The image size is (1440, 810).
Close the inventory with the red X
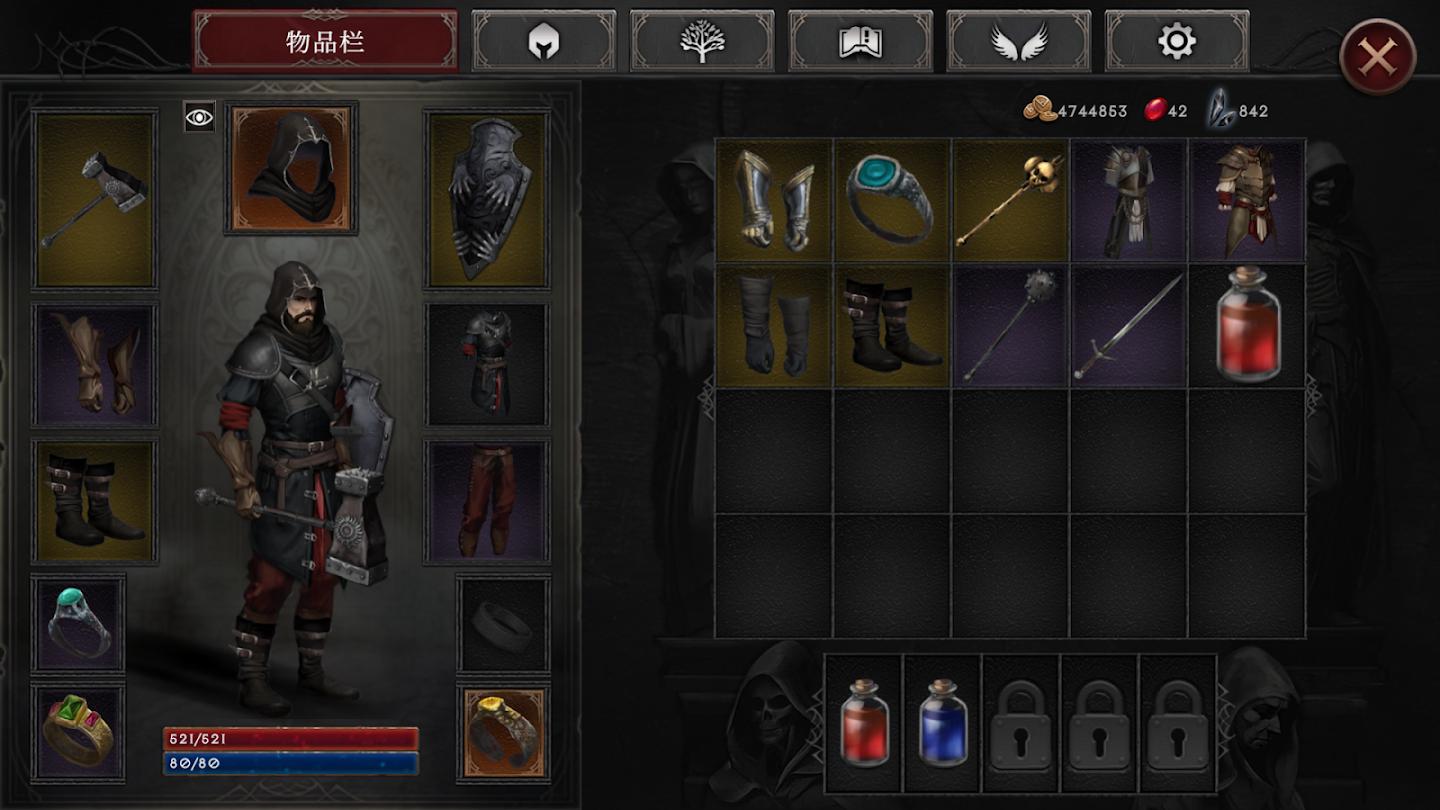pos(1377,57)
